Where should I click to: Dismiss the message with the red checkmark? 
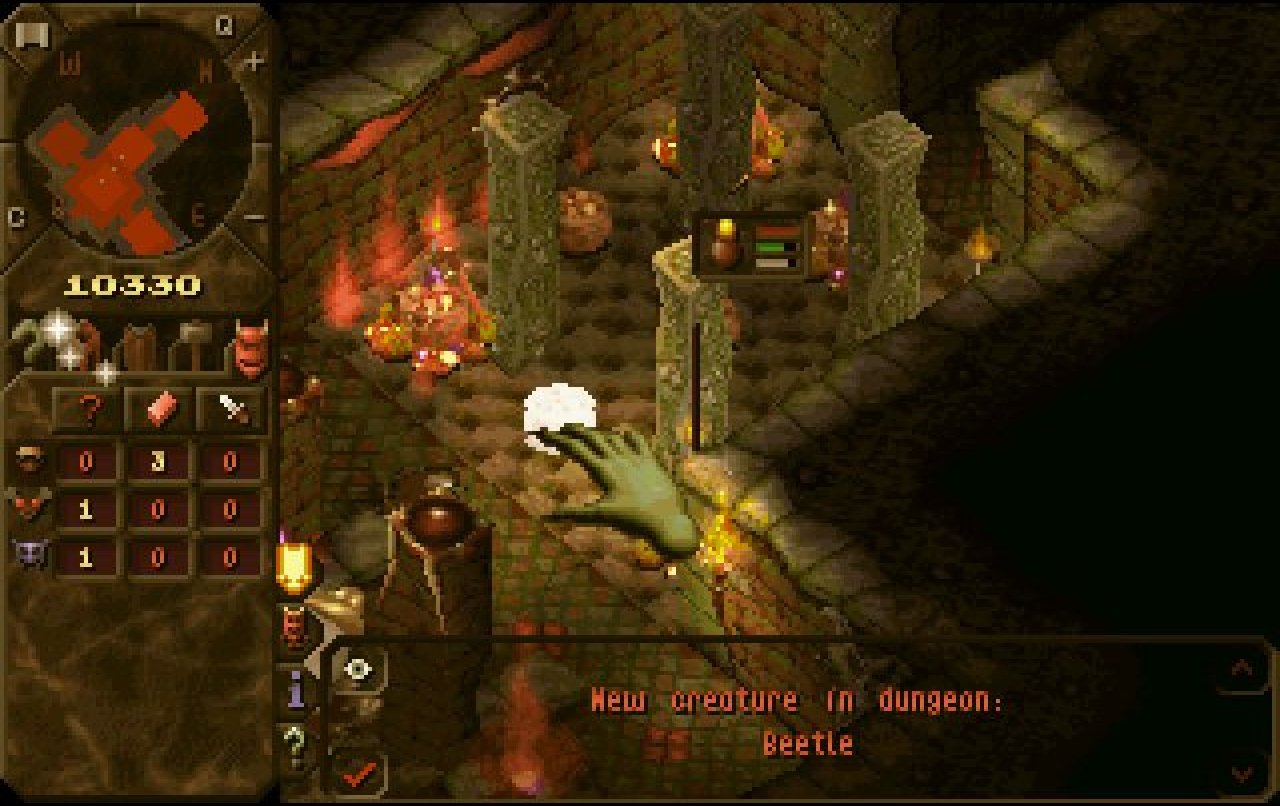coord(359,772)
